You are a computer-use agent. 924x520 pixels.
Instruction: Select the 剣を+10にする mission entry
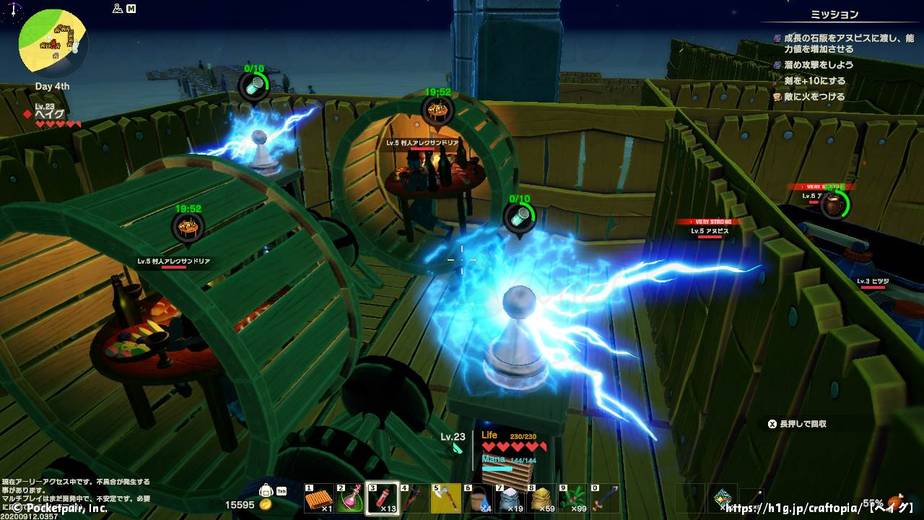coord(817,81)
